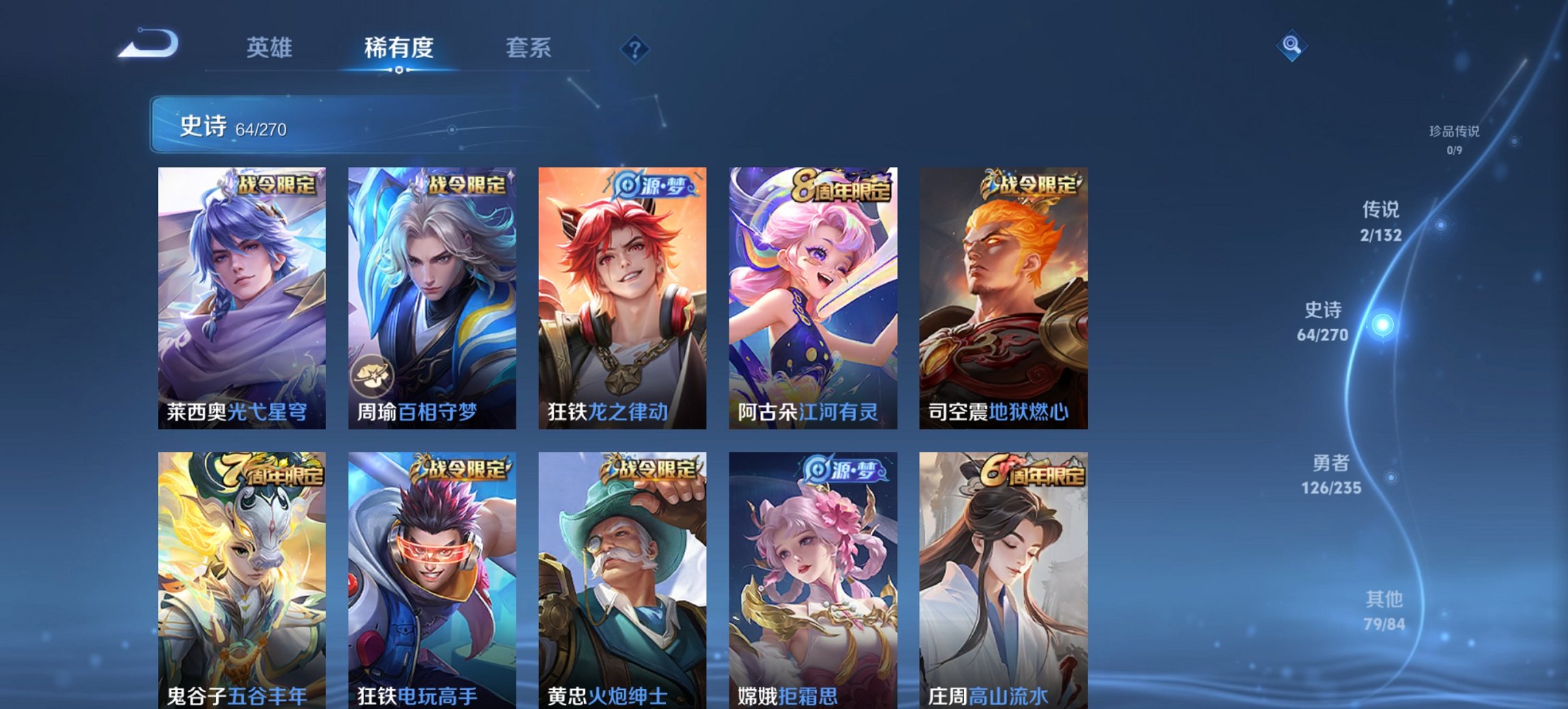Switch to the 套系 tab
The height and width of the screenshot is (709, 1568).
[528, 49]
